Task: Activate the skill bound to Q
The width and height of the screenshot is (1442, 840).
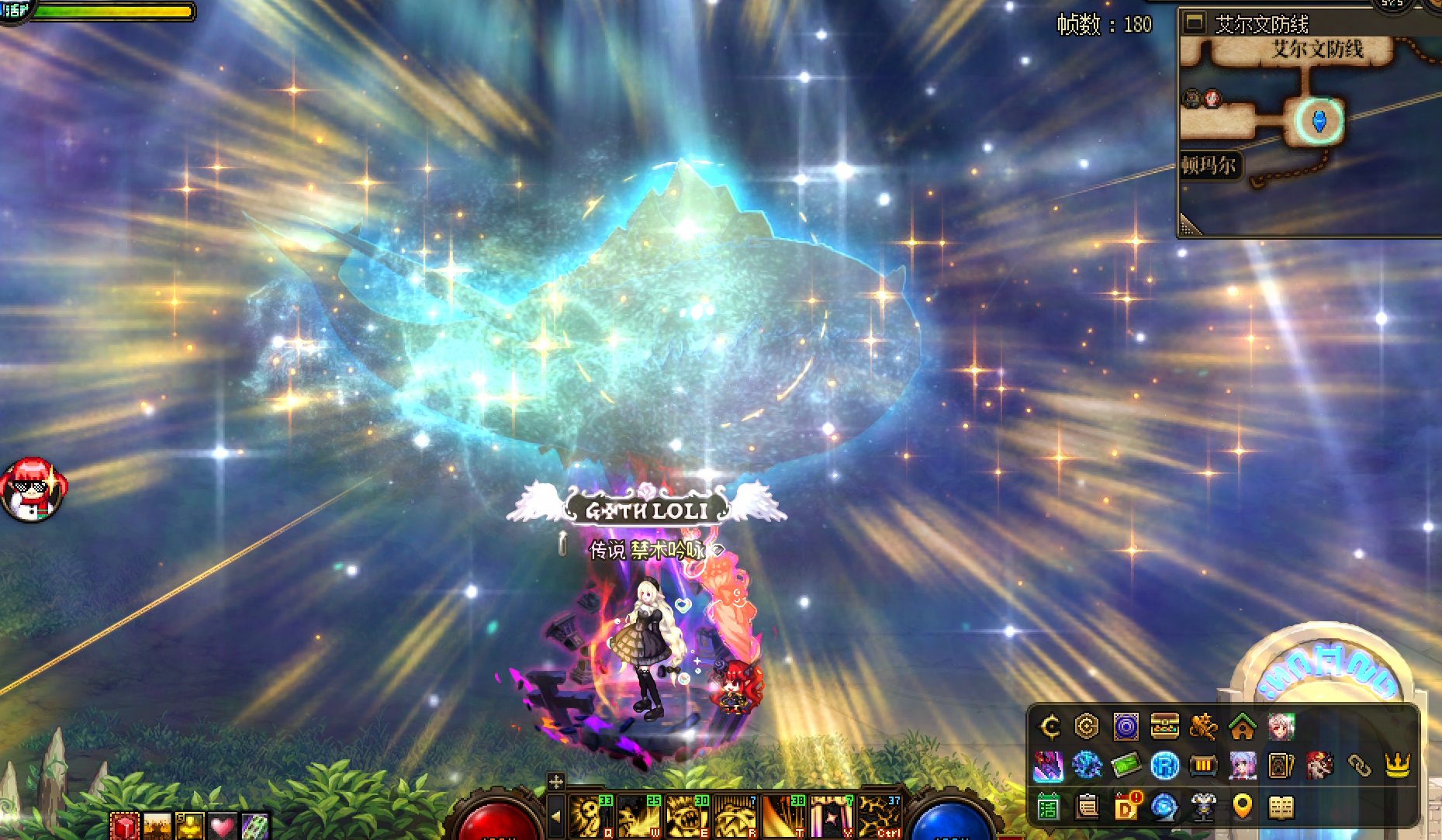Action: [592, 816]
